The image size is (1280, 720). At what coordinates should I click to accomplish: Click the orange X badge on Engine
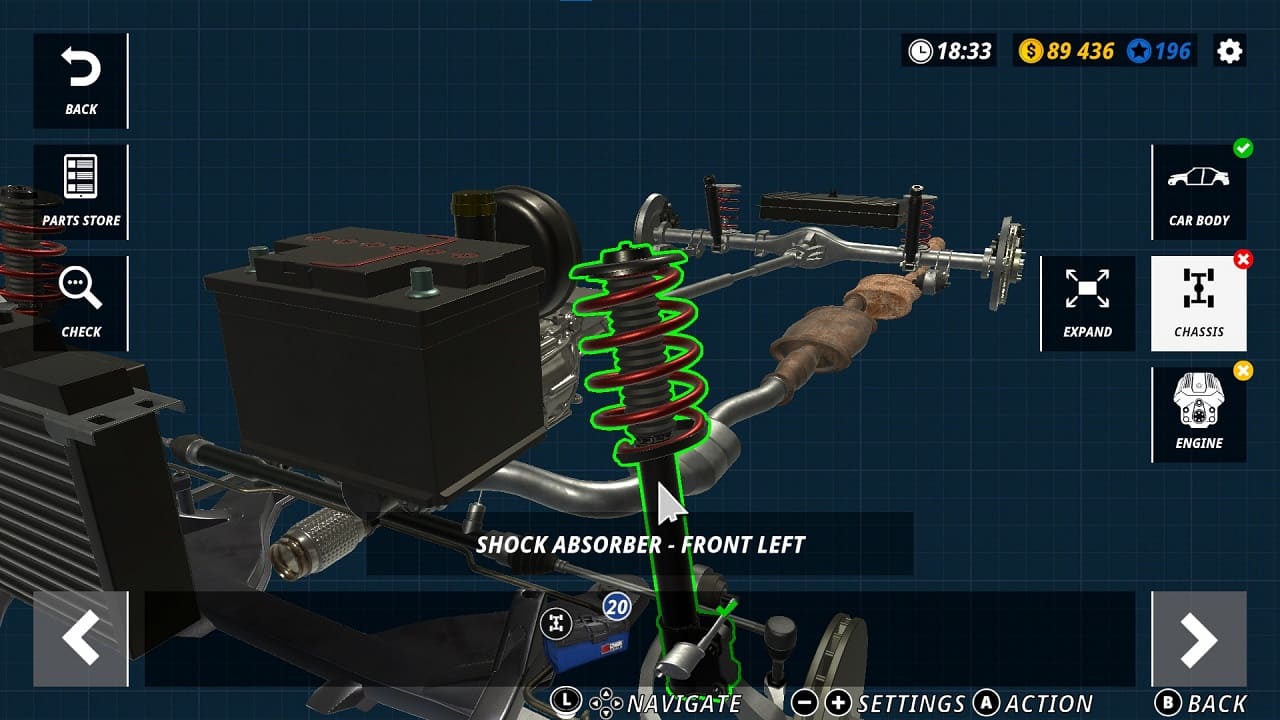[x=1243, y=371]
